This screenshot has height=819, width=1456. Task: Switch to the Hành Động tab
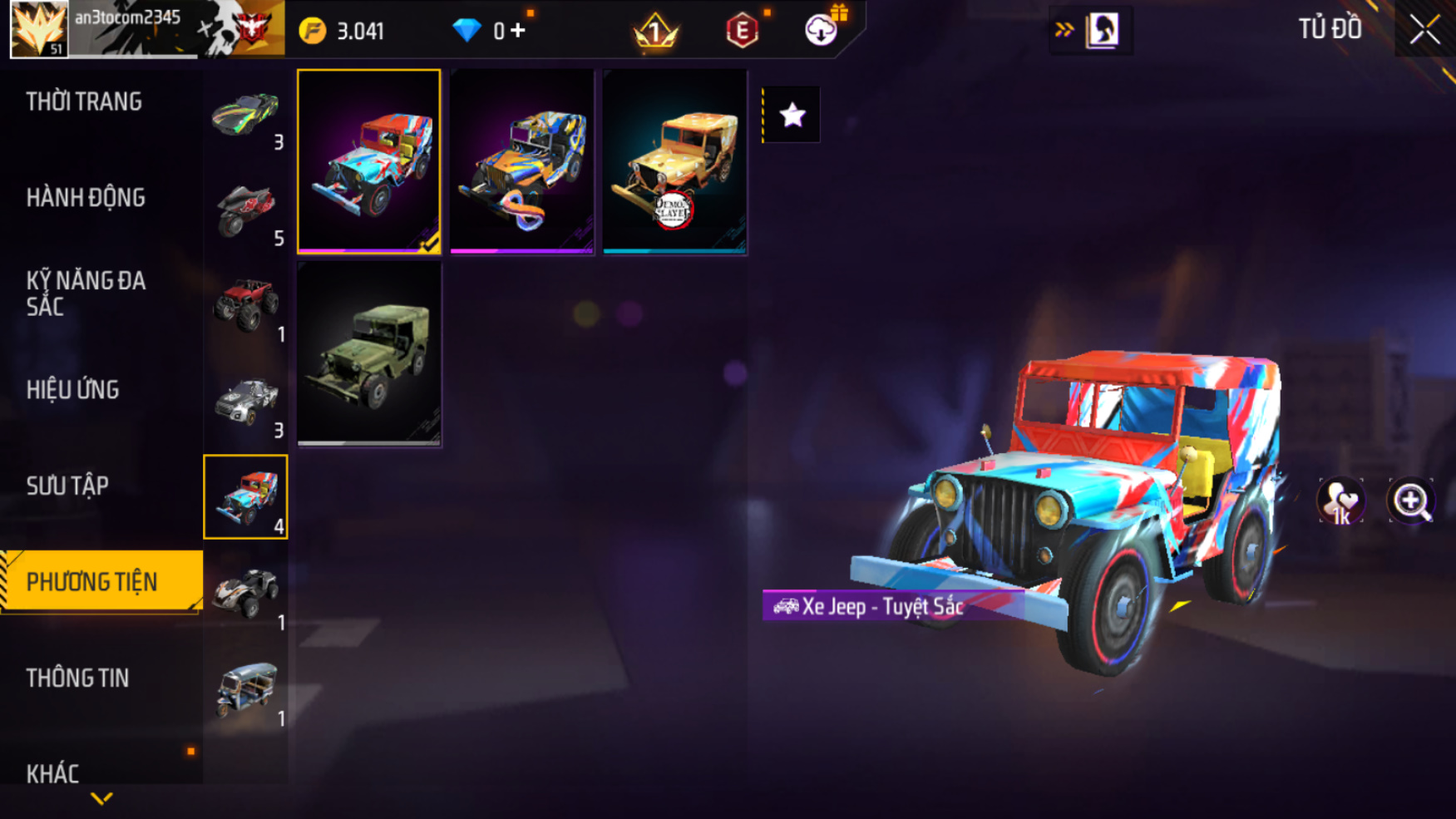(86, 198)
